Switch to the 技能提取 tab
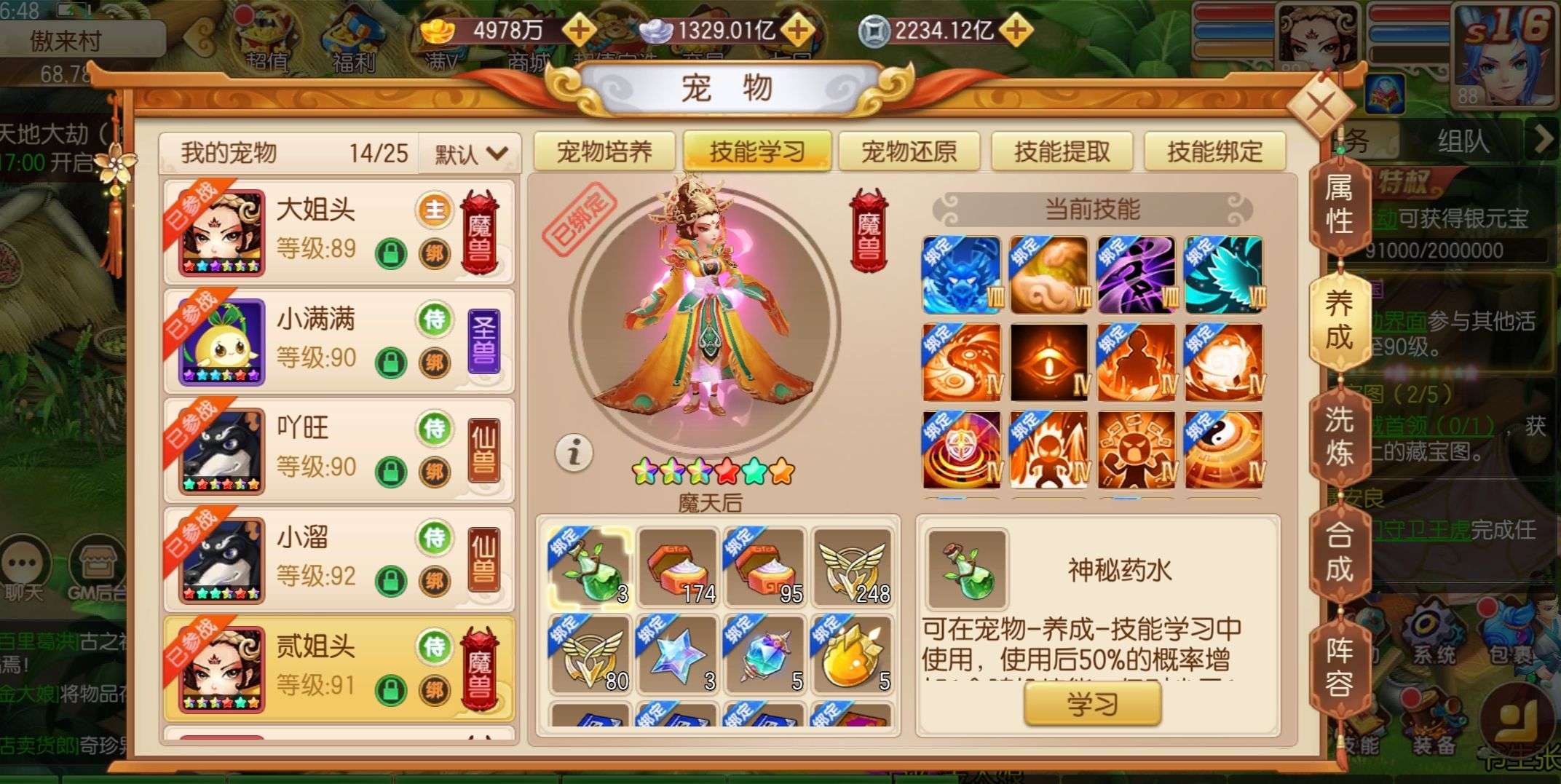 click(x=1061, y=151)
